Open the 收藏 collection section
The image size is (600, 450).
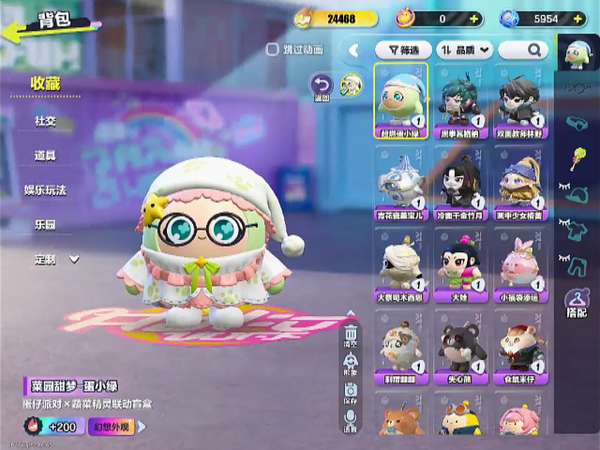(x=46, y=83)
